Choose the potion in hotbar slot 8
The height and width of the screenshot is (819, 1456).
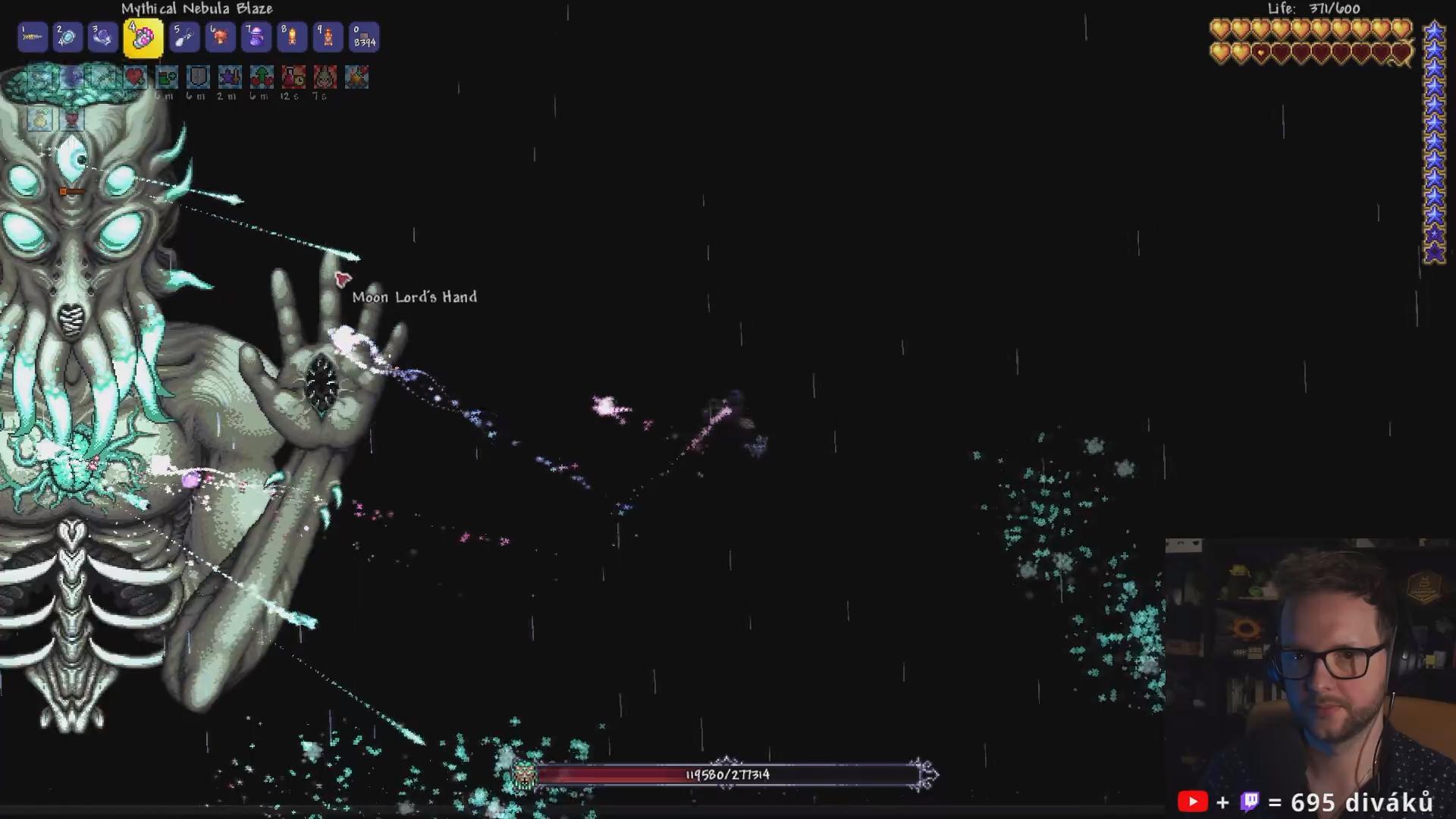click(292, 37)
